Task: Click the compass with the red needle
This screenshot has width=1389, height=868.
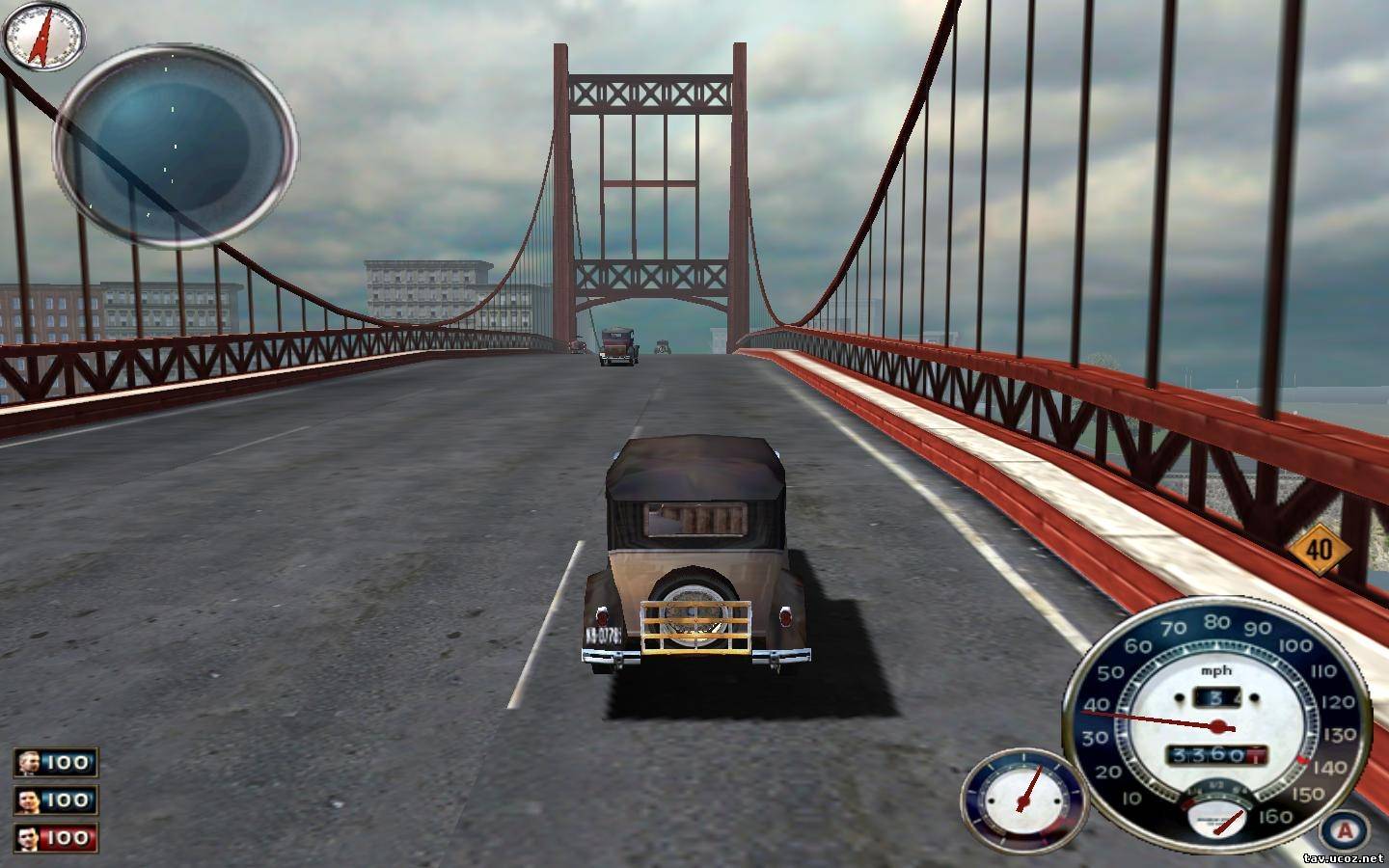Action: tap(44, 34)
